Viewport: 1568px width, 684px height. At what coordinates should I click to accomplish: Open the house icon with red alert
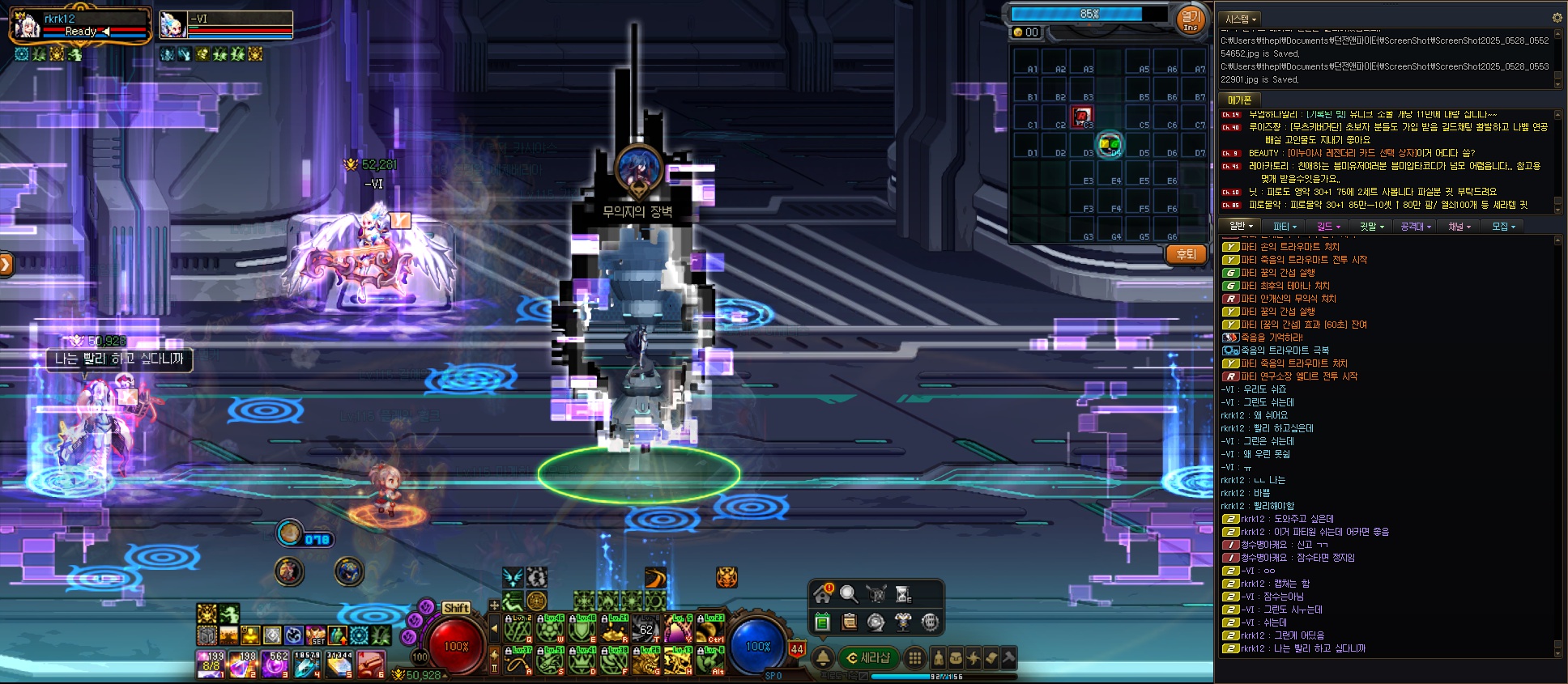pos(823,594)
